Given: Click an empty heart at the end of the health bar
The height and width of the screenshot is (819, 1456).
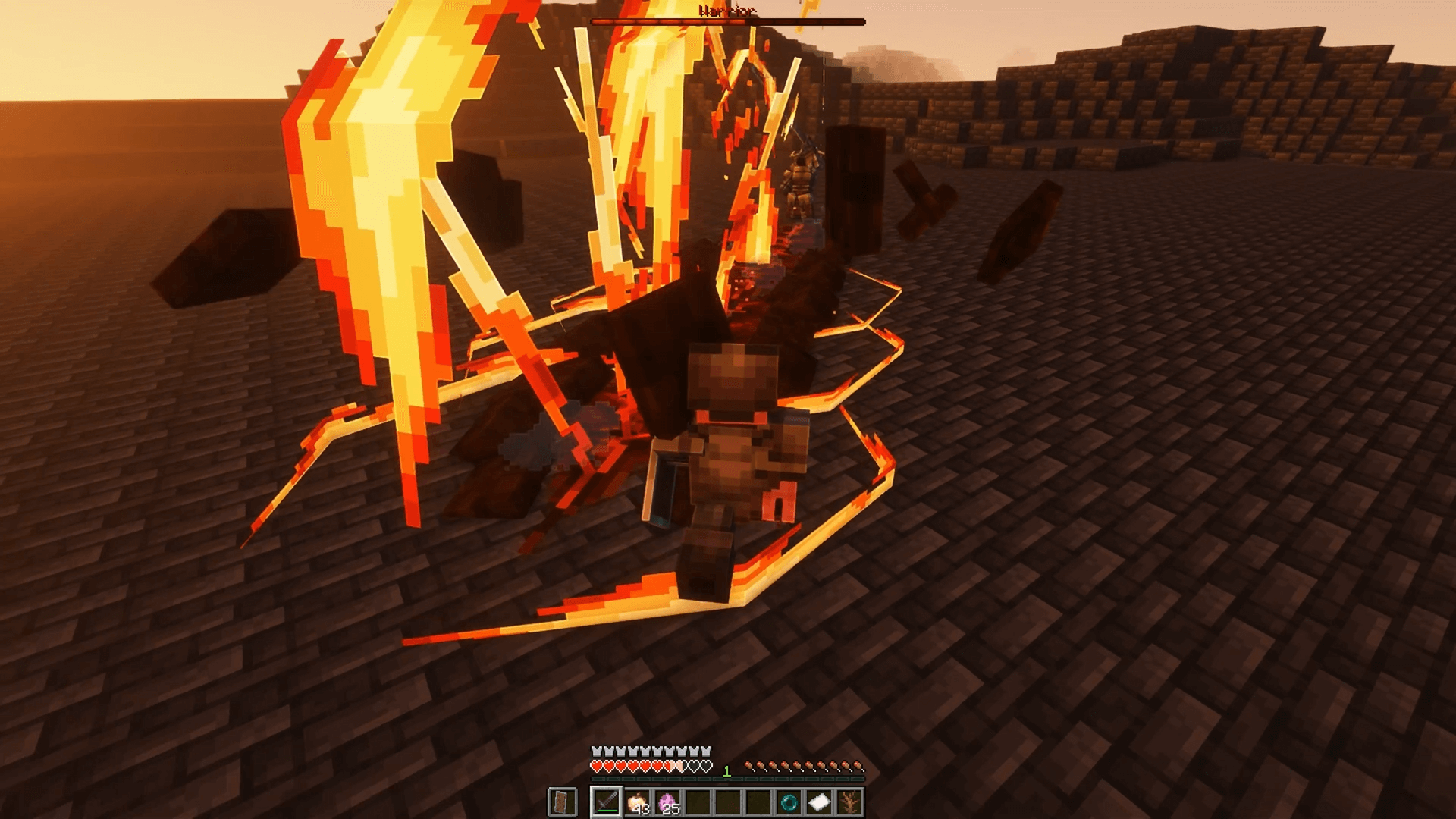Looking at the screenshot, I should (705, 767).
